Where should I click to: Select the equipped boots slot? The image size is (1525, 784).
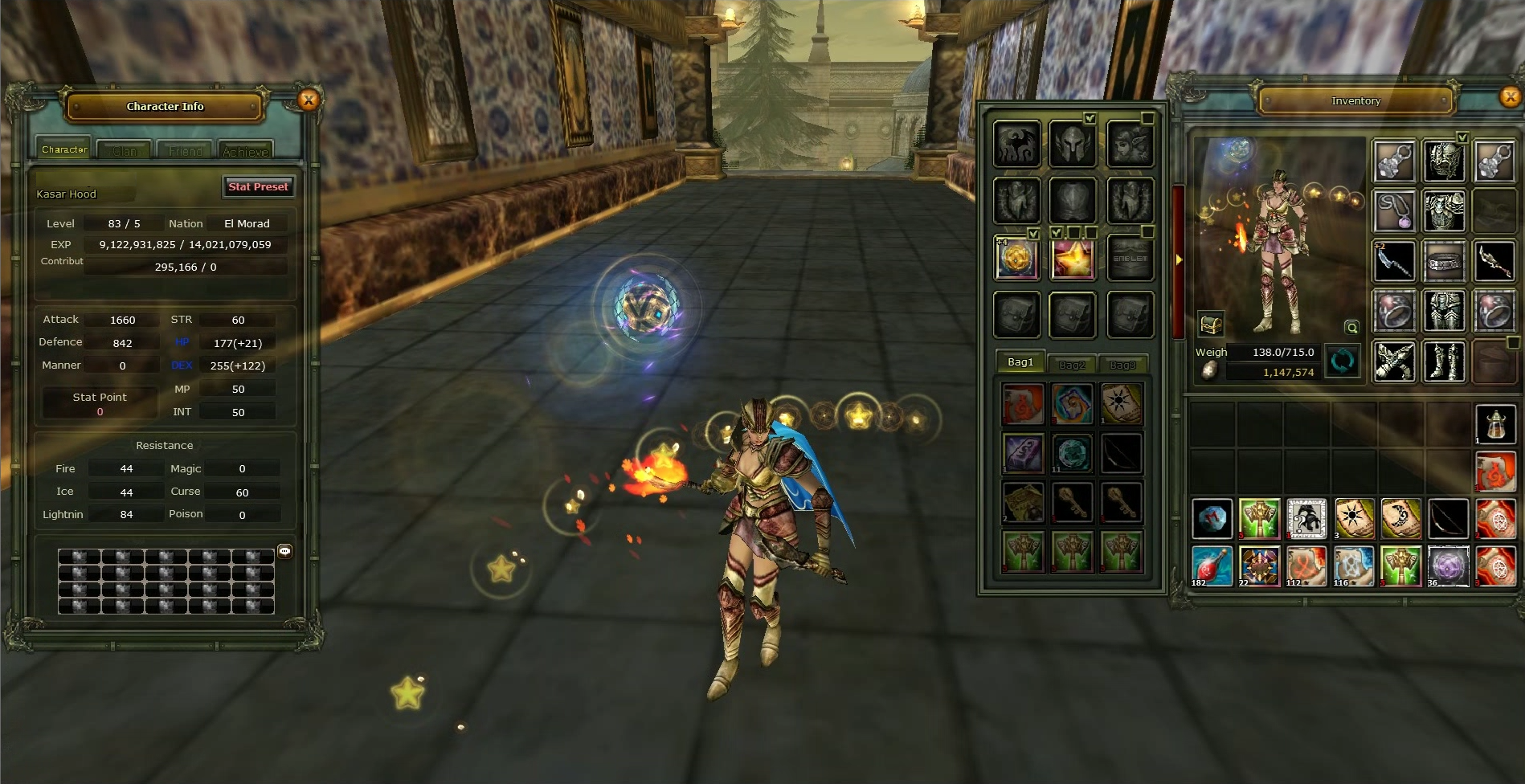pos(1444,361)
